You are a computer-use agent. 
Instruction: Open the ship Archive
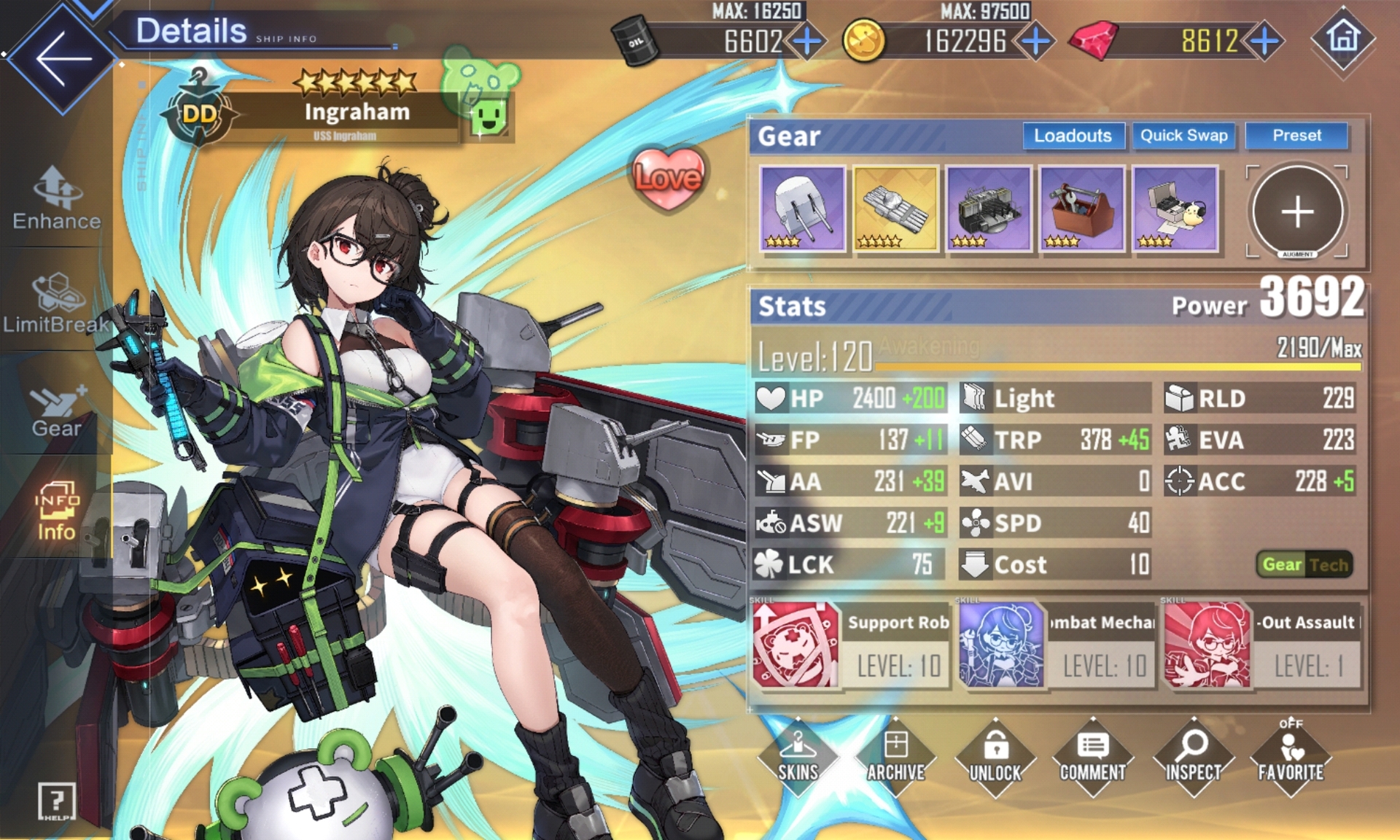[x=896, y=756]
